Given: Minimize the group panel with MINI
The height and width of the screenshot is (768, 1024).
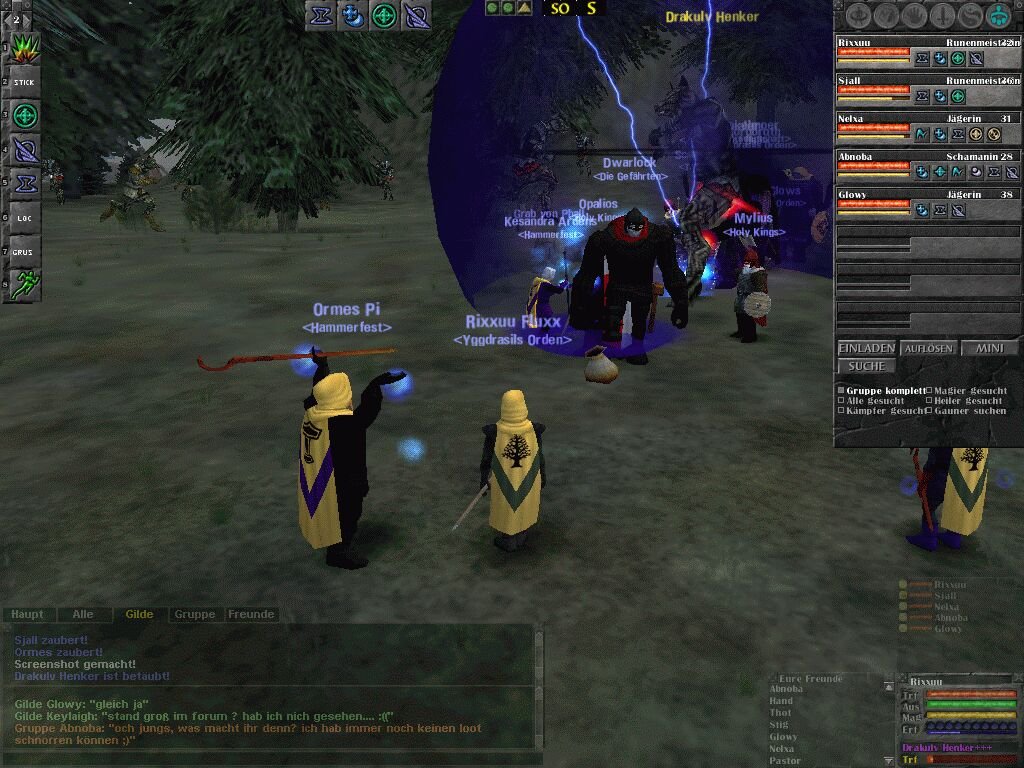Looking at the screenshot, I should click(x=989, y=348).
